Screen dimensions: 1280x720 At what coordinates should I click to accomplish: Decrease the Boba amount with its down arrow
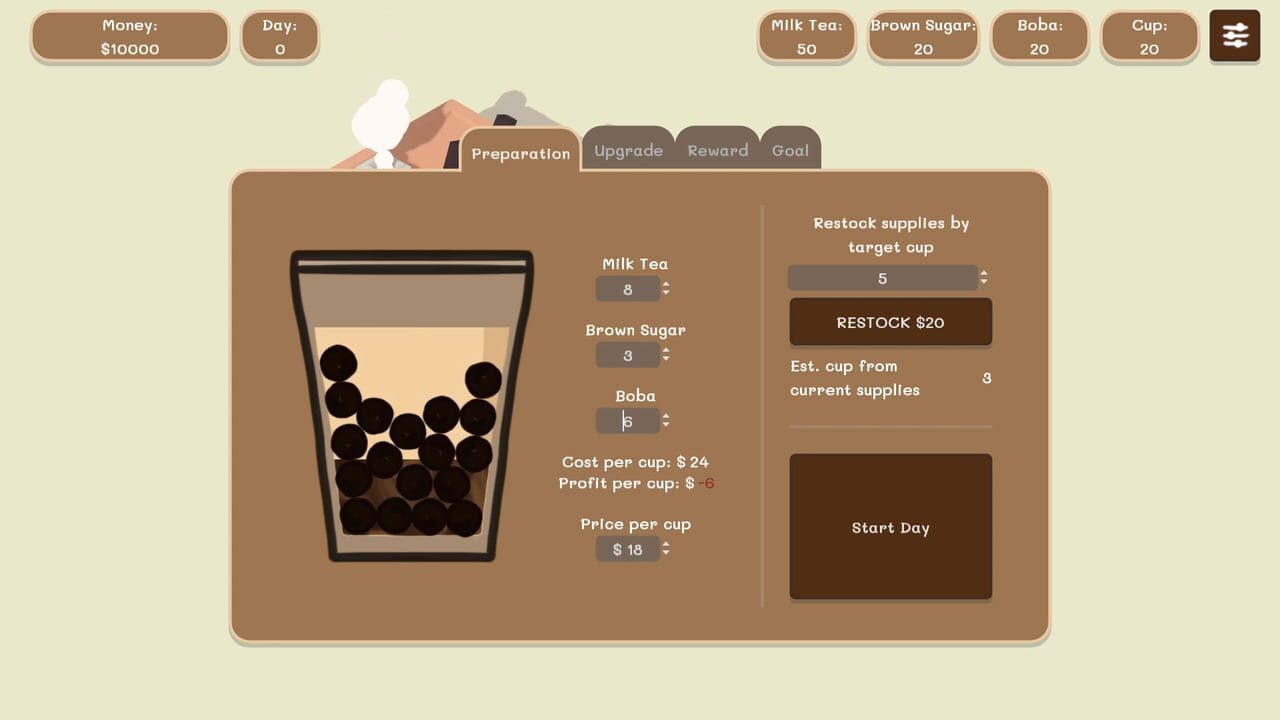666,425
